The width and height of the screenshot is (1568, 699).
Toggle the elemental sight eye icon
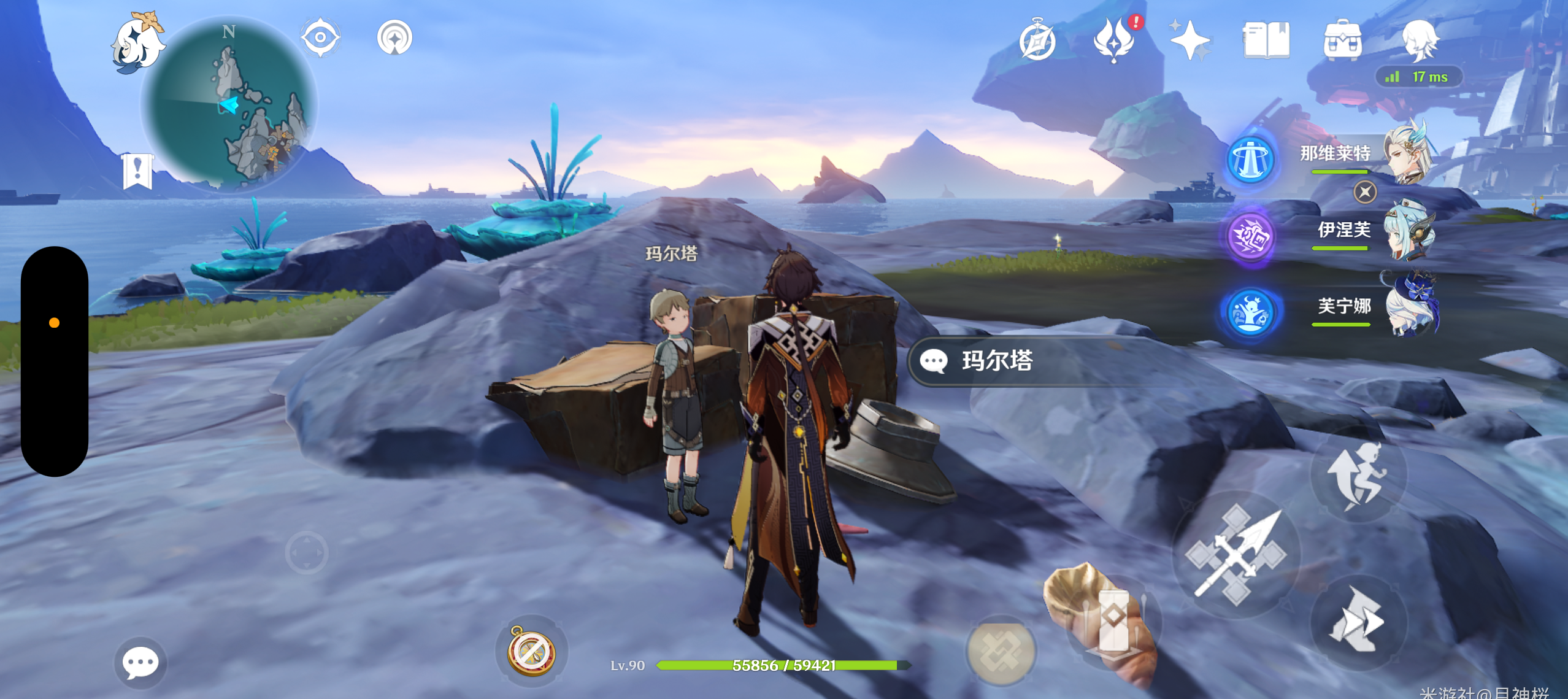[320, 37]
